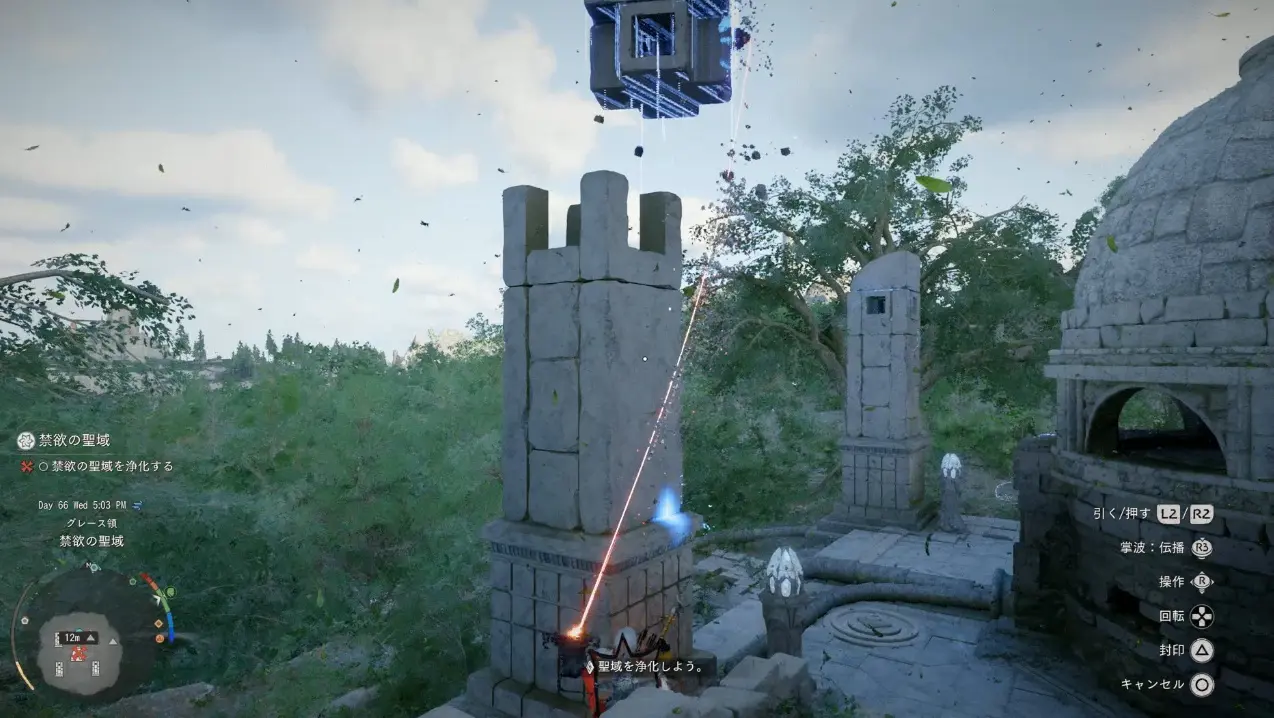Open the 禁欲の聖域 quest tracker title
Viewport: 1274px width, 718px height.
[74, 440]
